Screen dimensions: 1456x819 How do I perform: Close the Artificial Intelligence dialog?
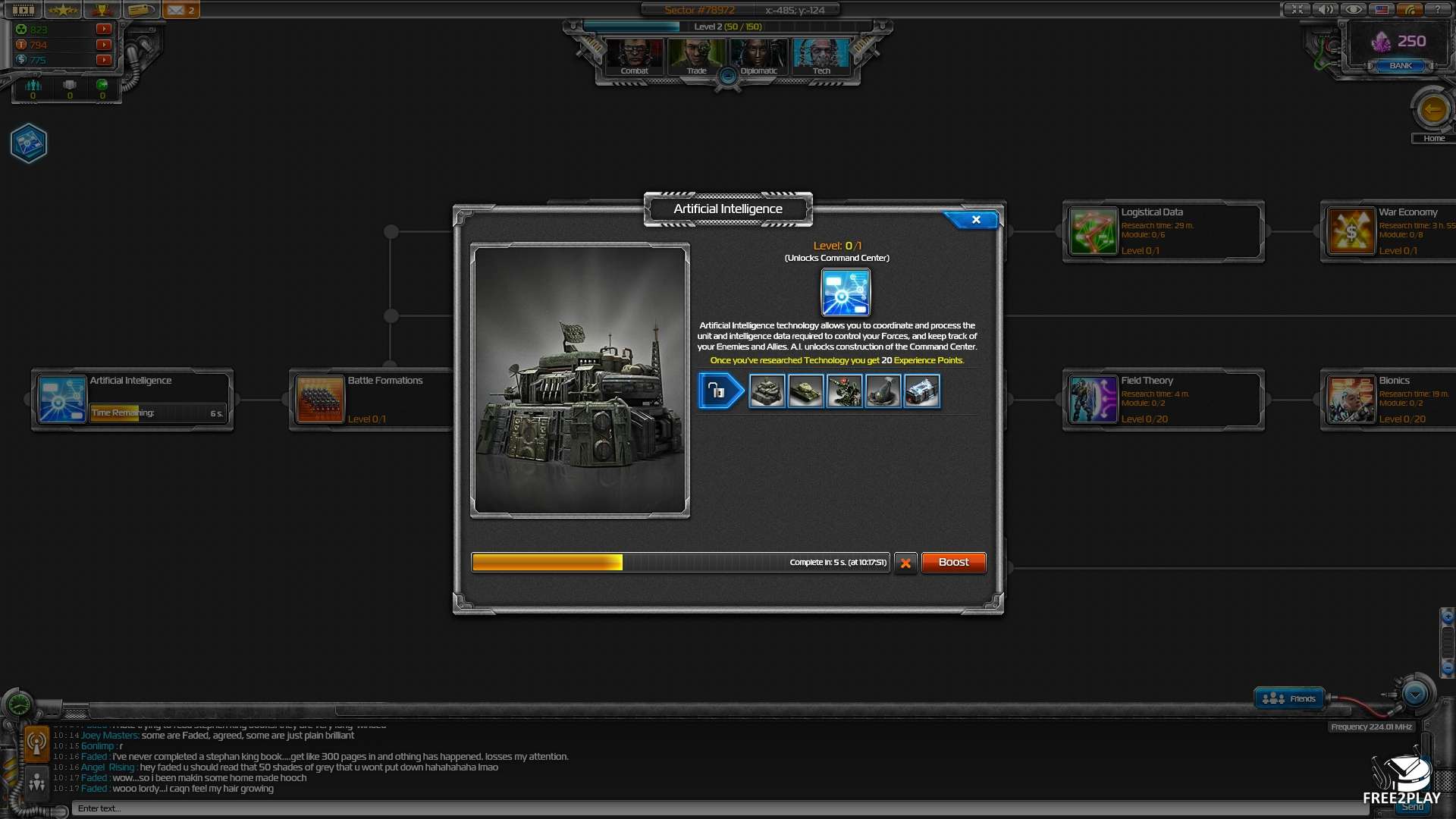tap(975, 220)
